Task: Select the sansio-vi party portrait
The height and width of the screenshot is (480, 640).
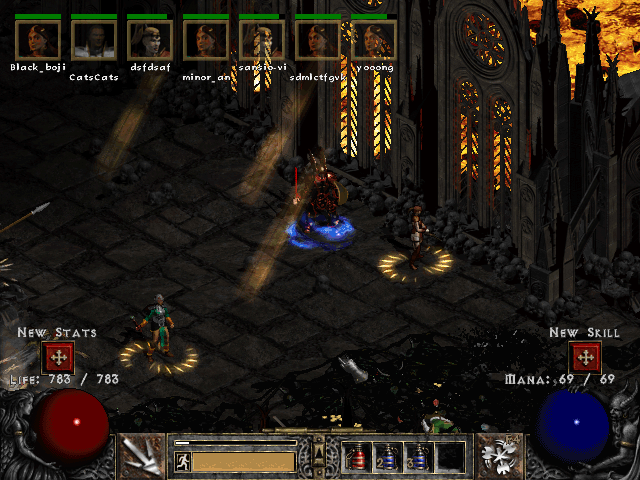Action: coord(262,40)
